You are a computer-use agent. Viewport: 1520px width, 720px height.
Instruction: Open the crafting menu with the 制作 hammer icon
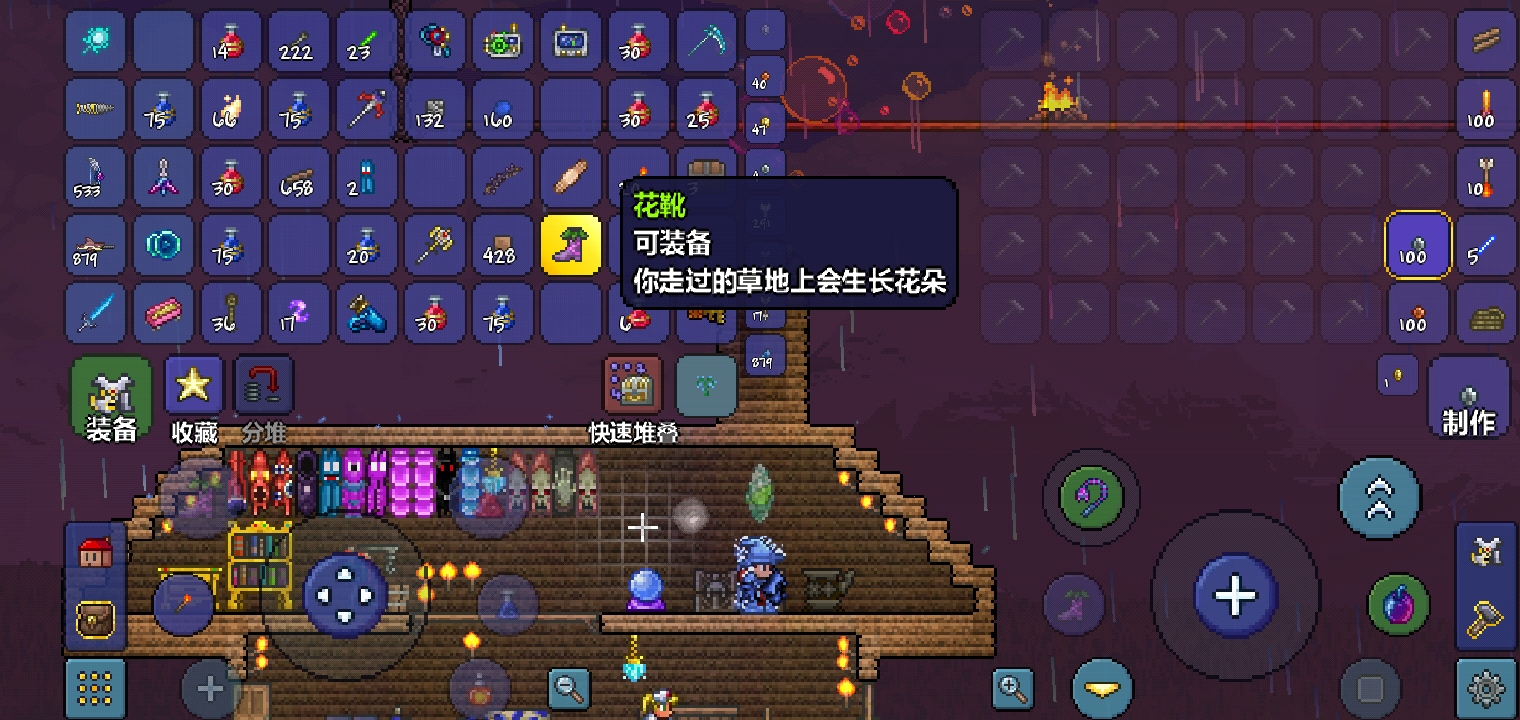tap(1470, 398)
